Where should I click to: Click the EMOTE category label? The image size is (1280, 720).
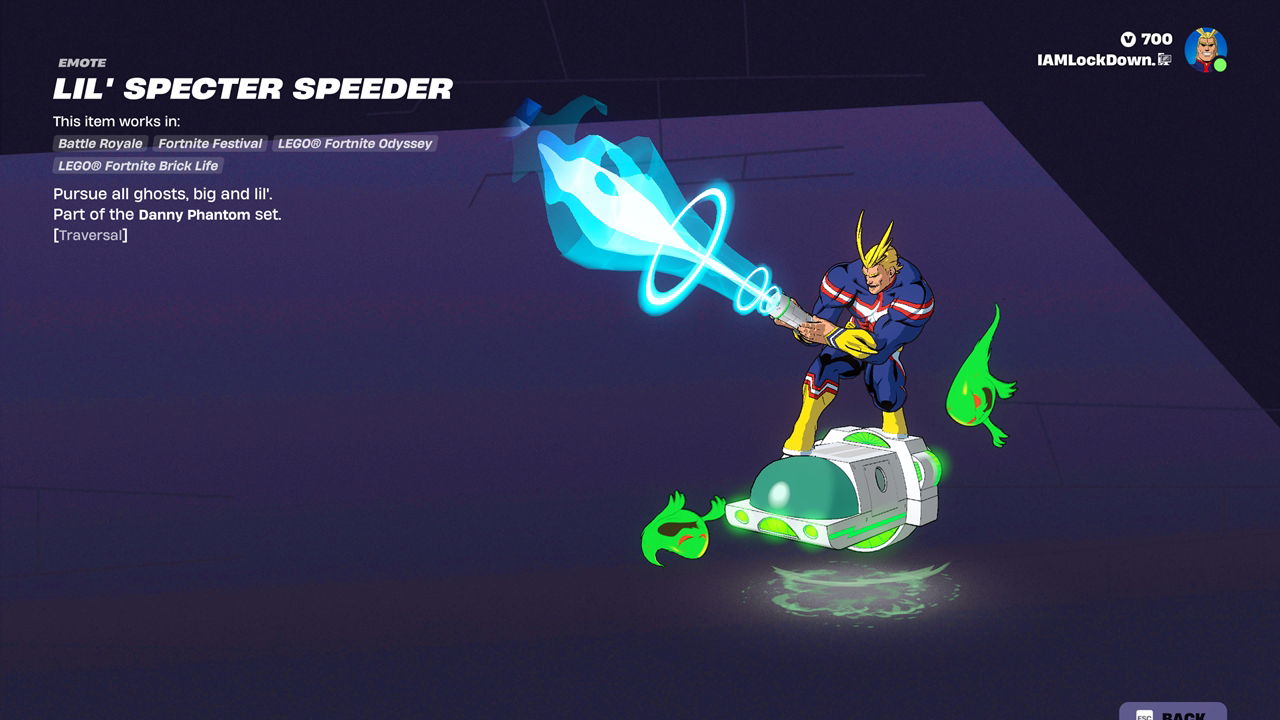click(x=81, y=62)
